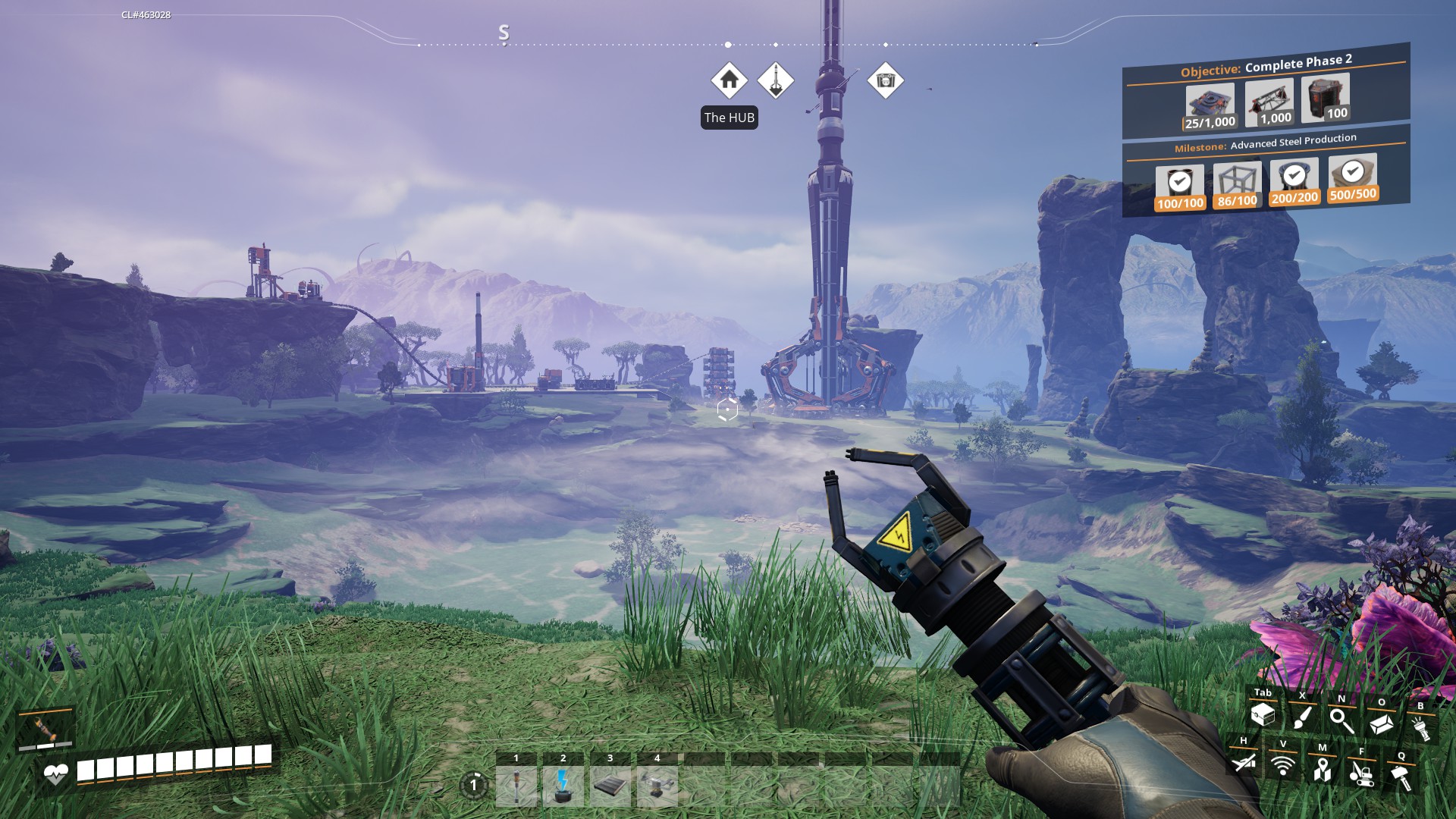Click the hotbar page number dial
1456x819 pixels.
(x=474, y=785)
